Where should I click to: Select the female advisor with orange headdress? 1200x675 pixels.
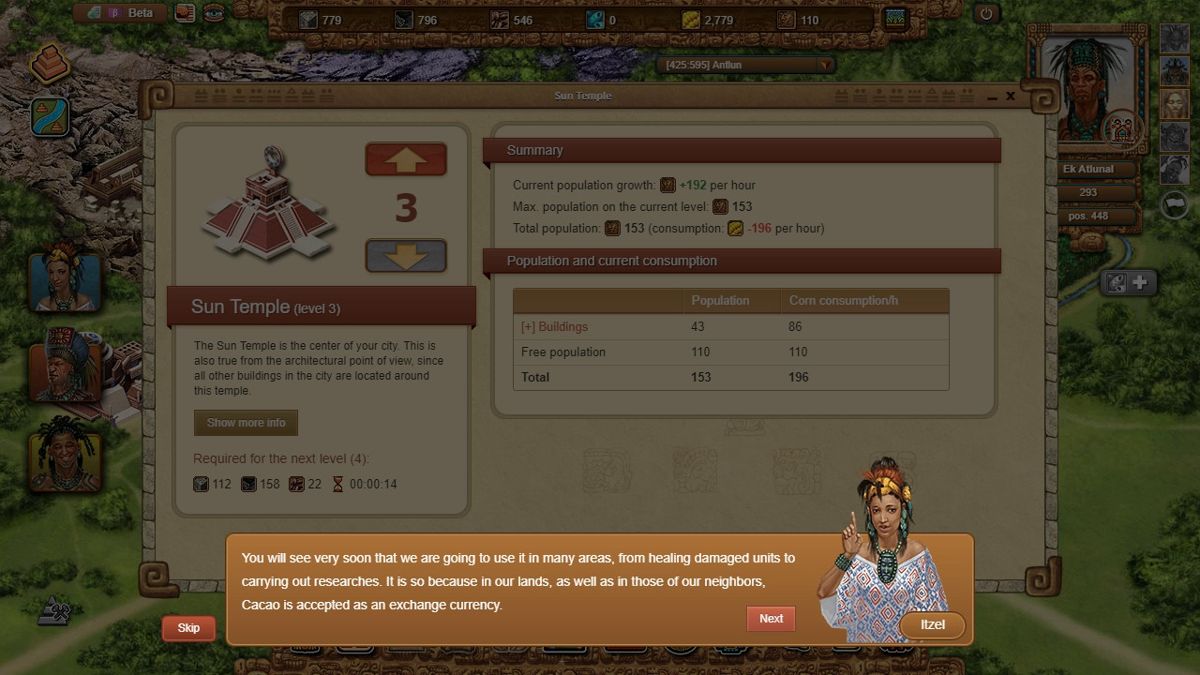[x=65, y=282]
